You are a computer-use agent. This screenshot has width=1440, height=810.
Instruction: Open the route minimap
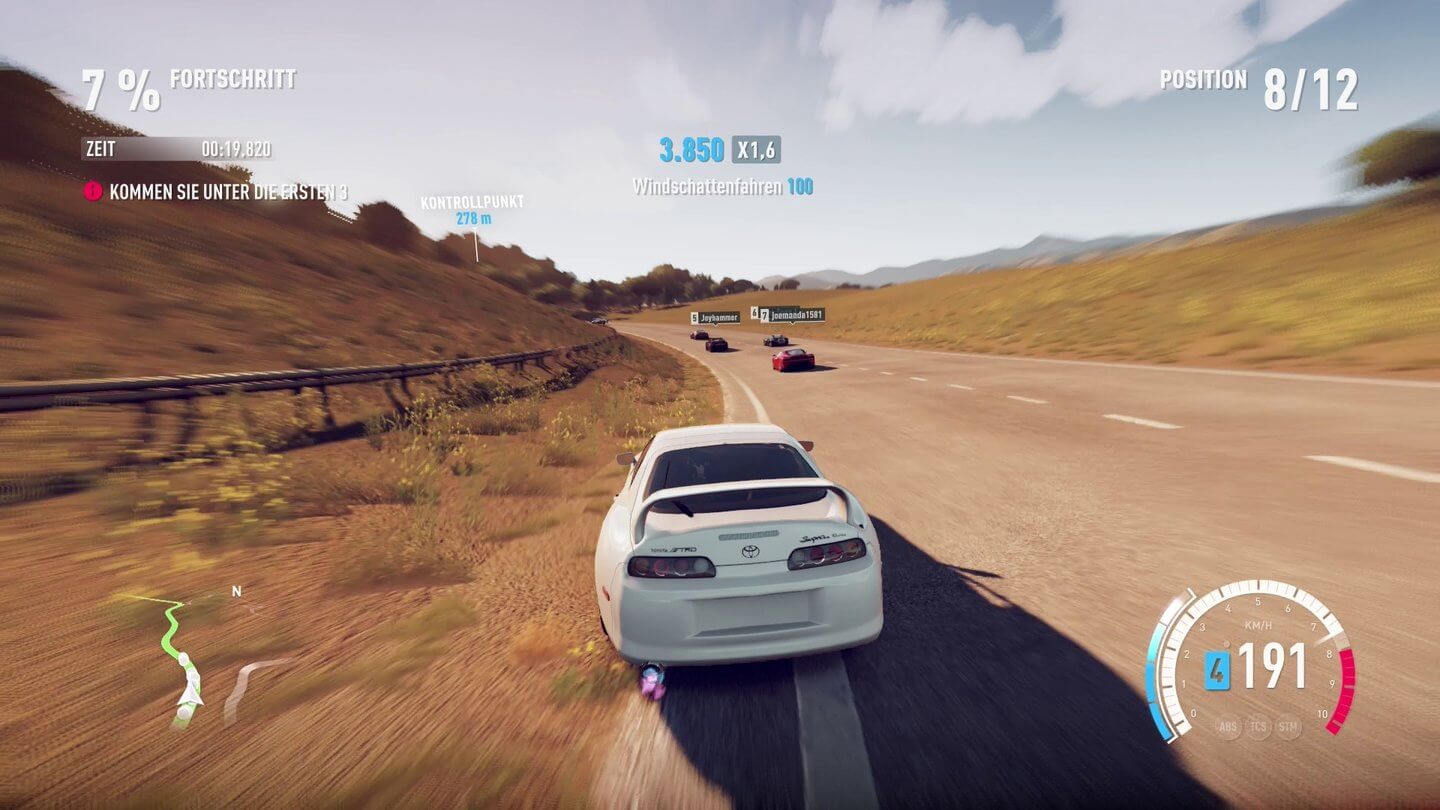(x=185, y=660)
